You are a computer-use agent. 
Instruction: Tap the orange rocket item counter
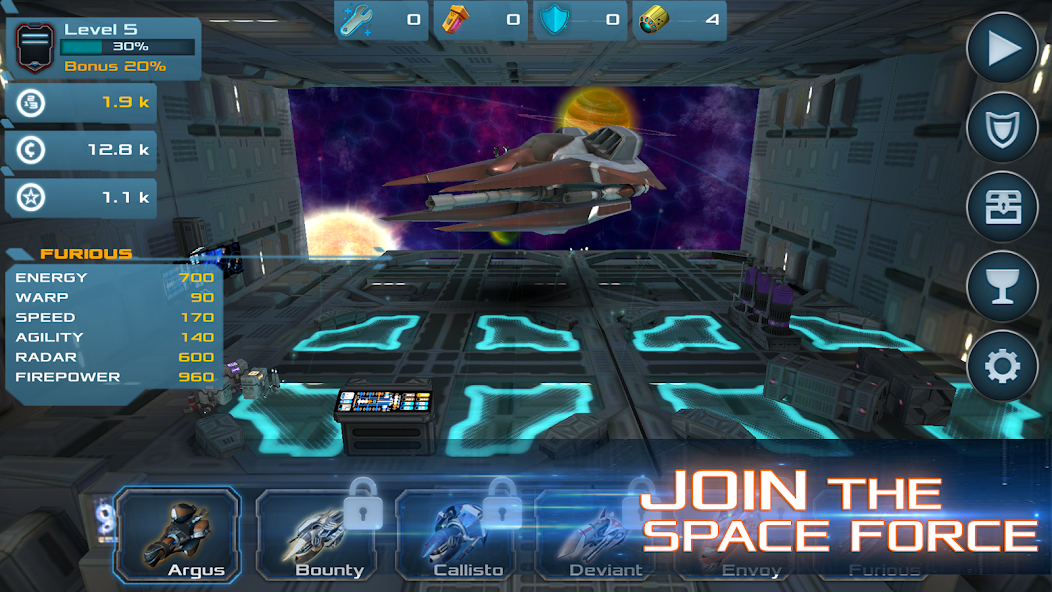point(481,20)
